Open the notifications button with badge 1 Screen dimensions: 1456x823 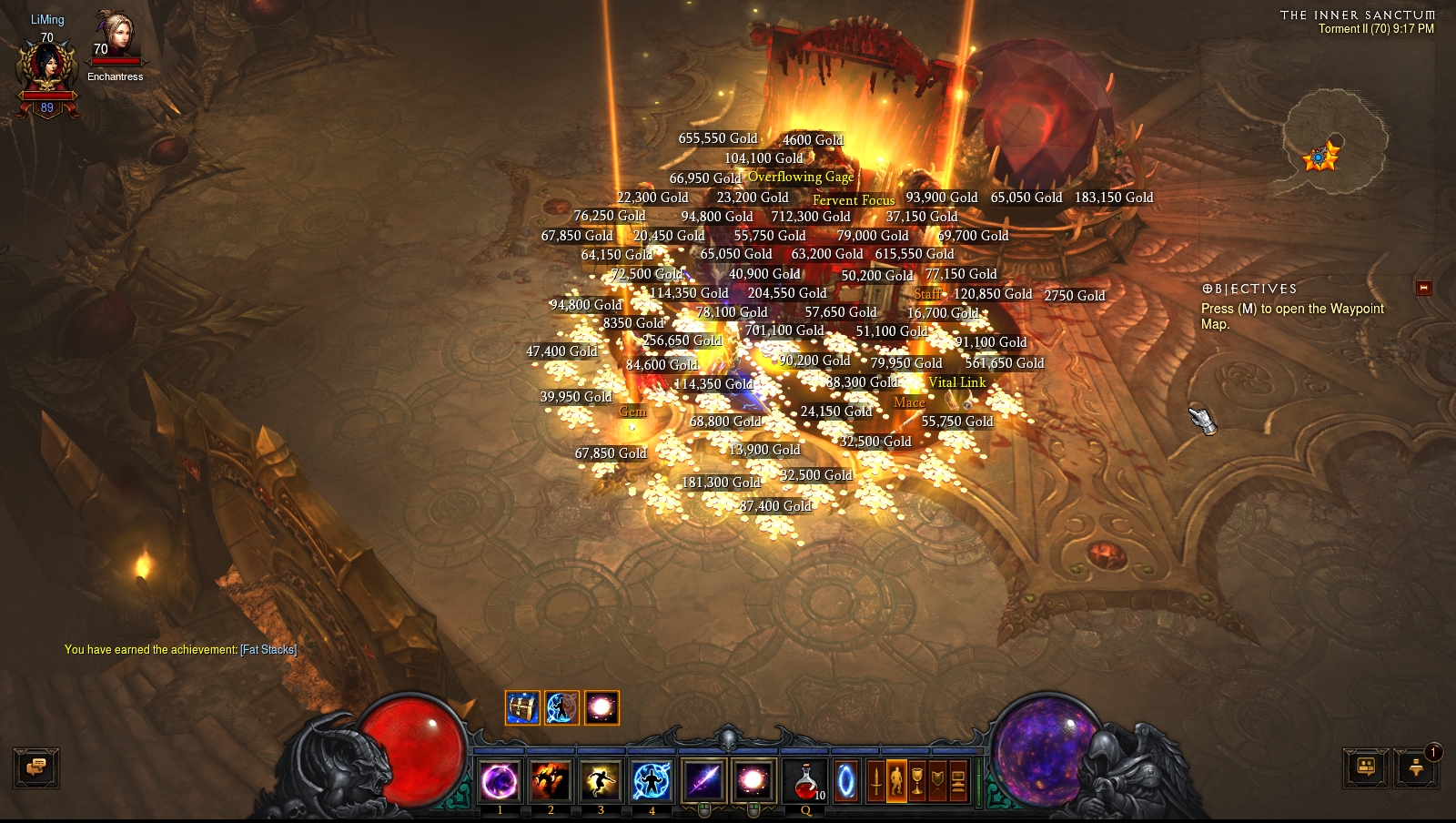pyautogui.click(x=1416, y=767)
